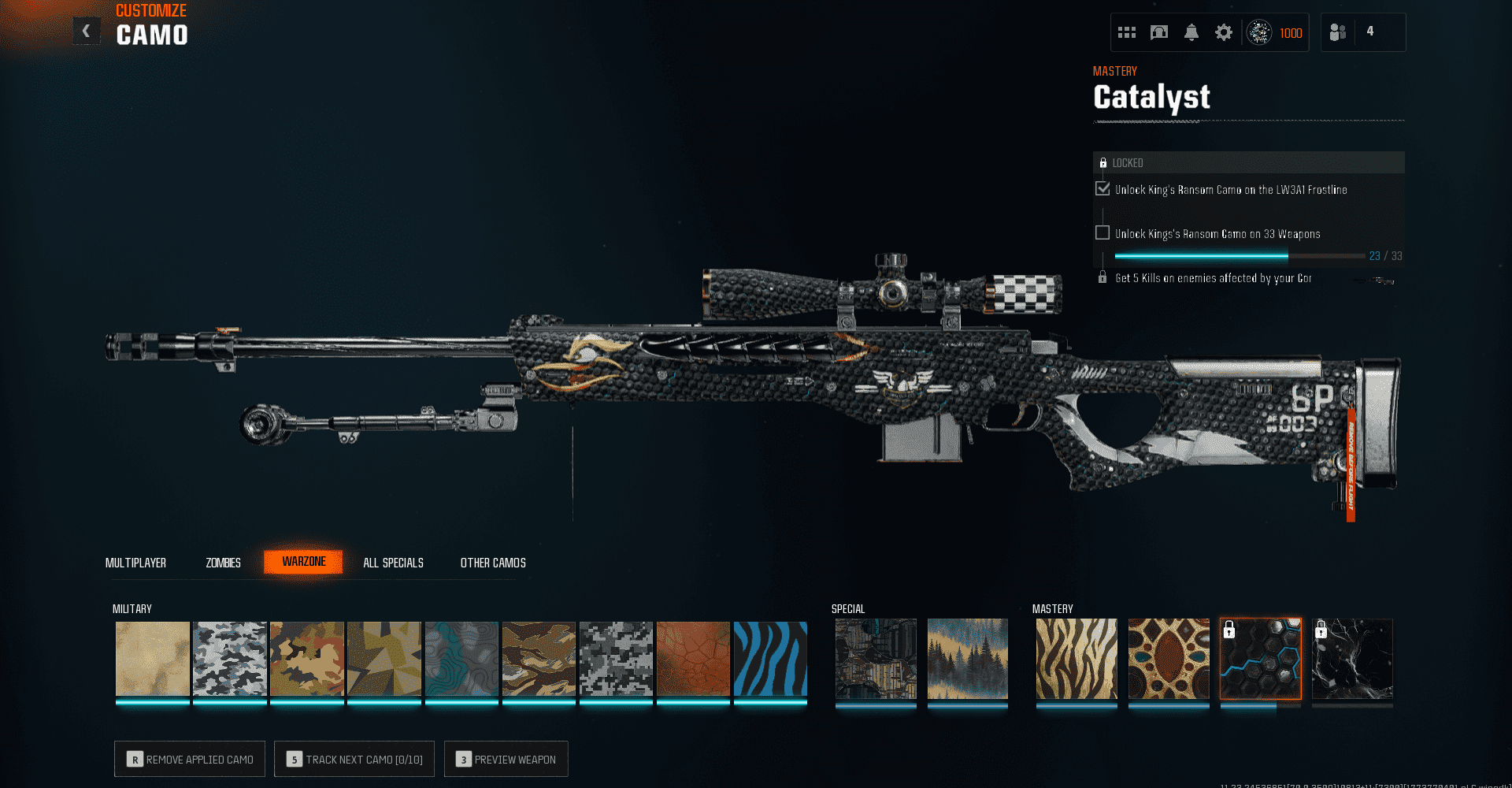Open the Zombies camo tab

pyautogui.click(x=223, y=563)
